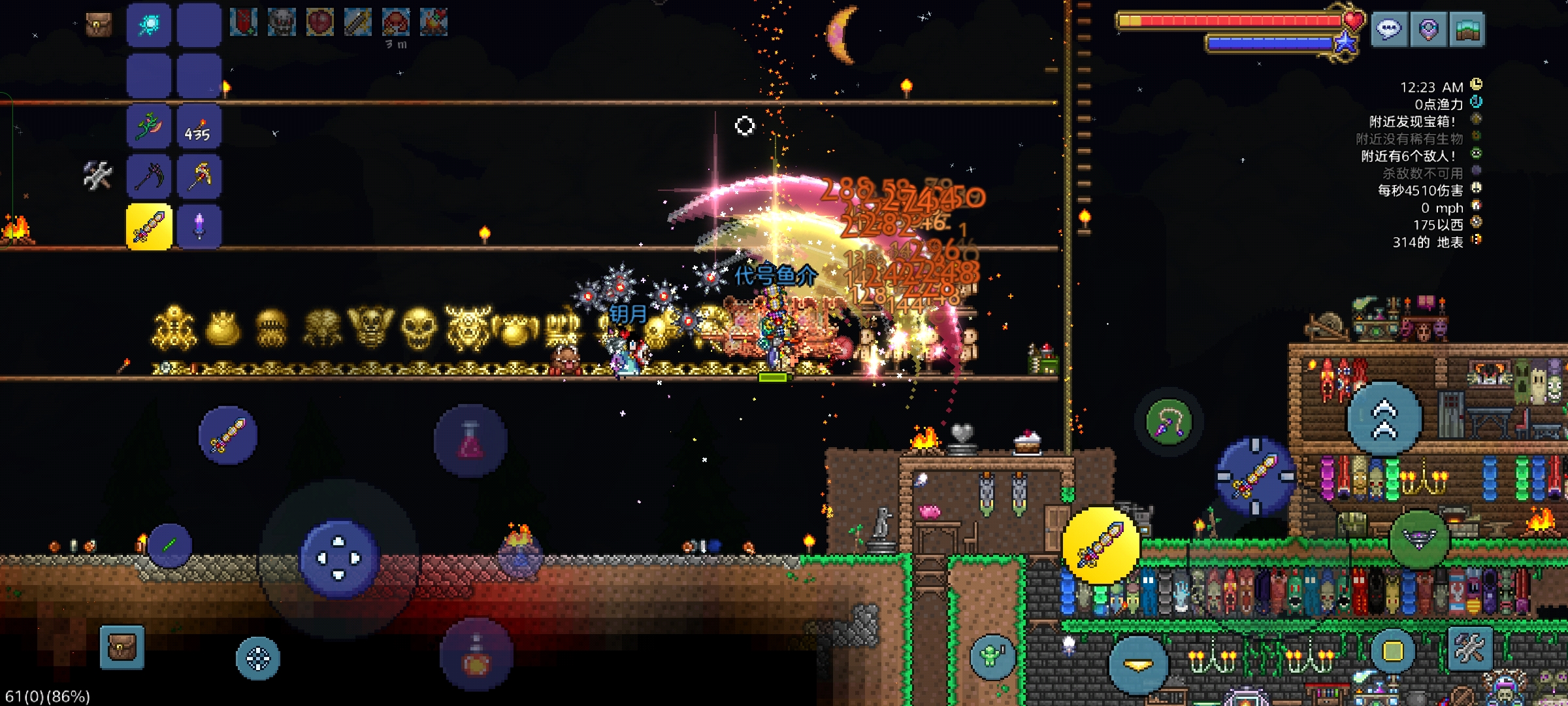Select the torch stack of 435
The image size is (1568, 706).
point(199,126)
